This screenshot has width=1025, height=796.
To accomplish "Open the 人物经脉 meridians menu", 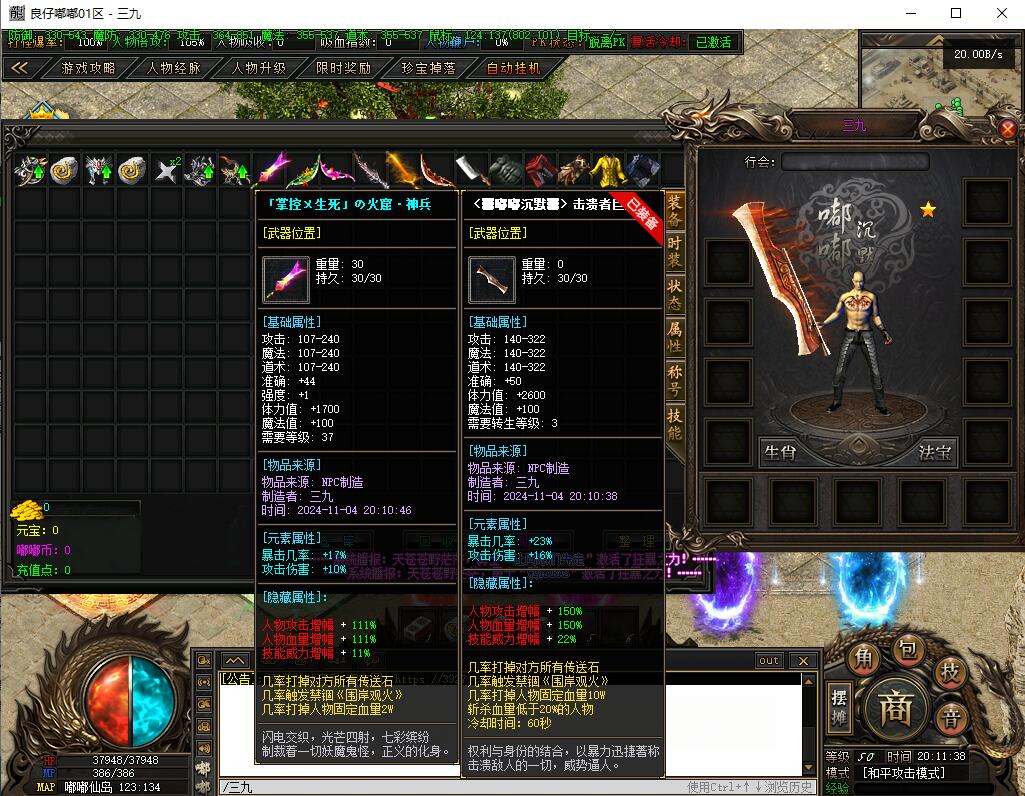I will [174, 68].
